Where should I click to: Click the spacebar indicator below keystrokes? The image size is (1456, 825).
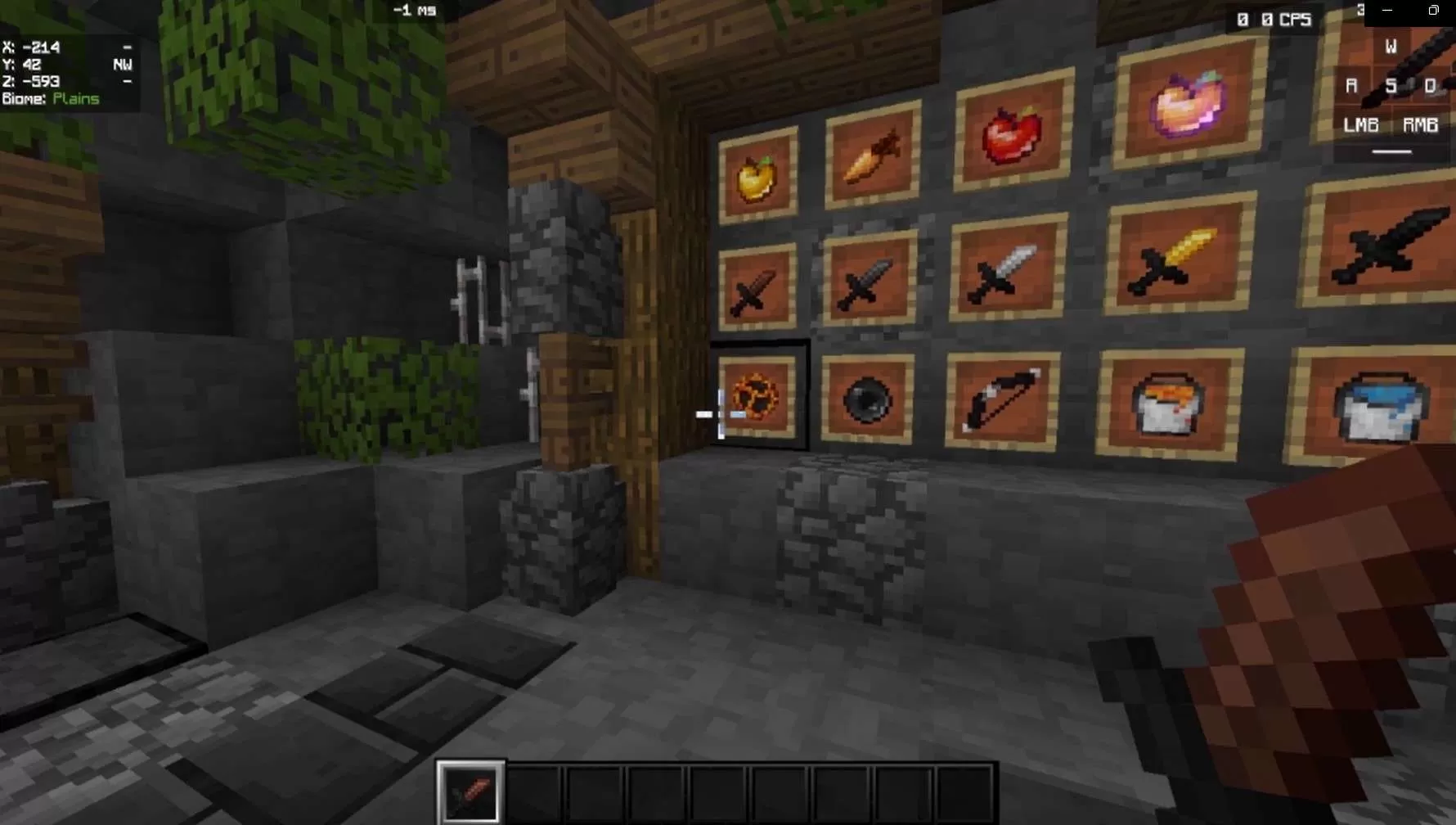coord(1391,151)
